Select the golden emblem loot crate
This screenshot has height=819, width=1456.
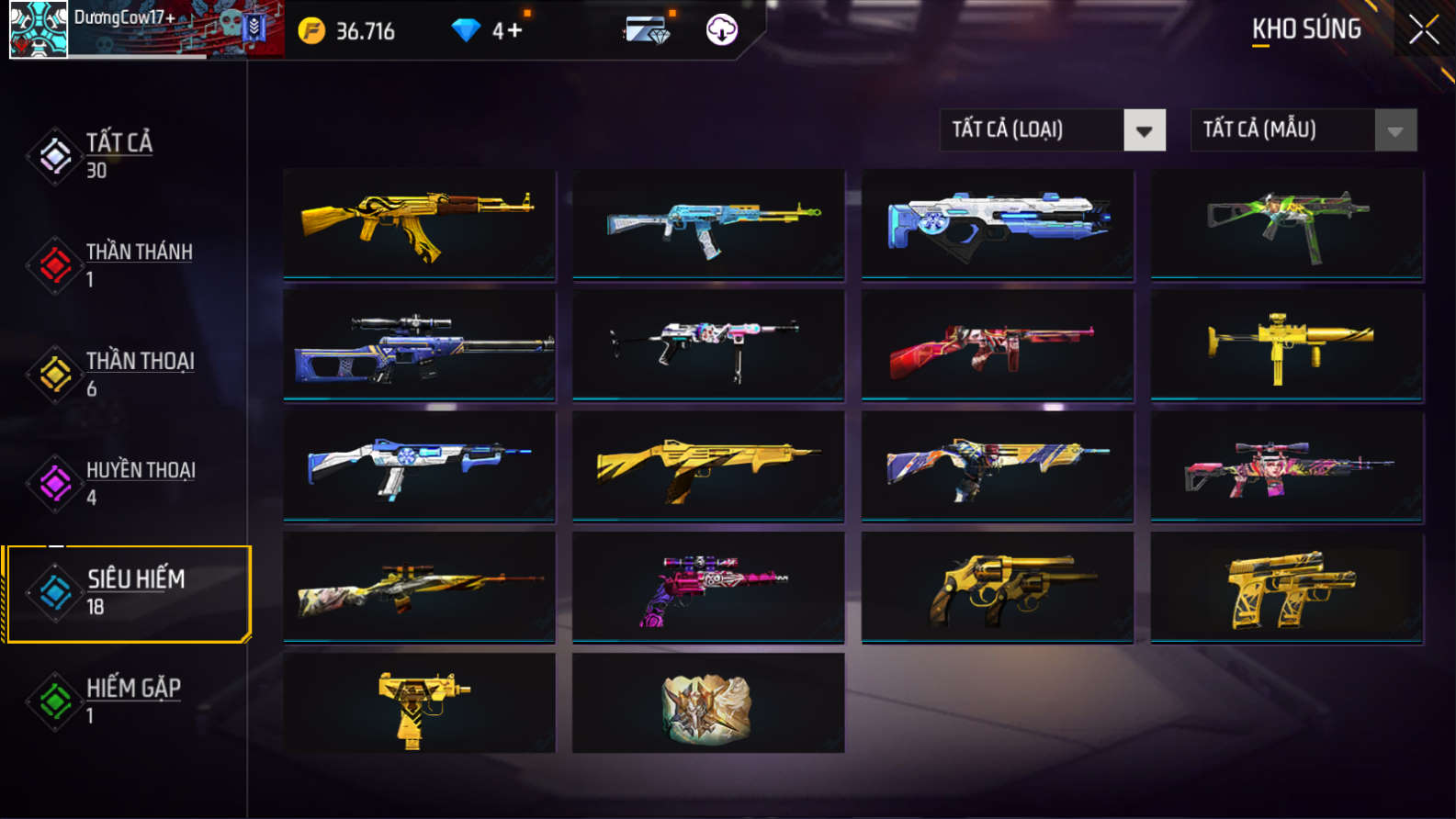[707, 703]
